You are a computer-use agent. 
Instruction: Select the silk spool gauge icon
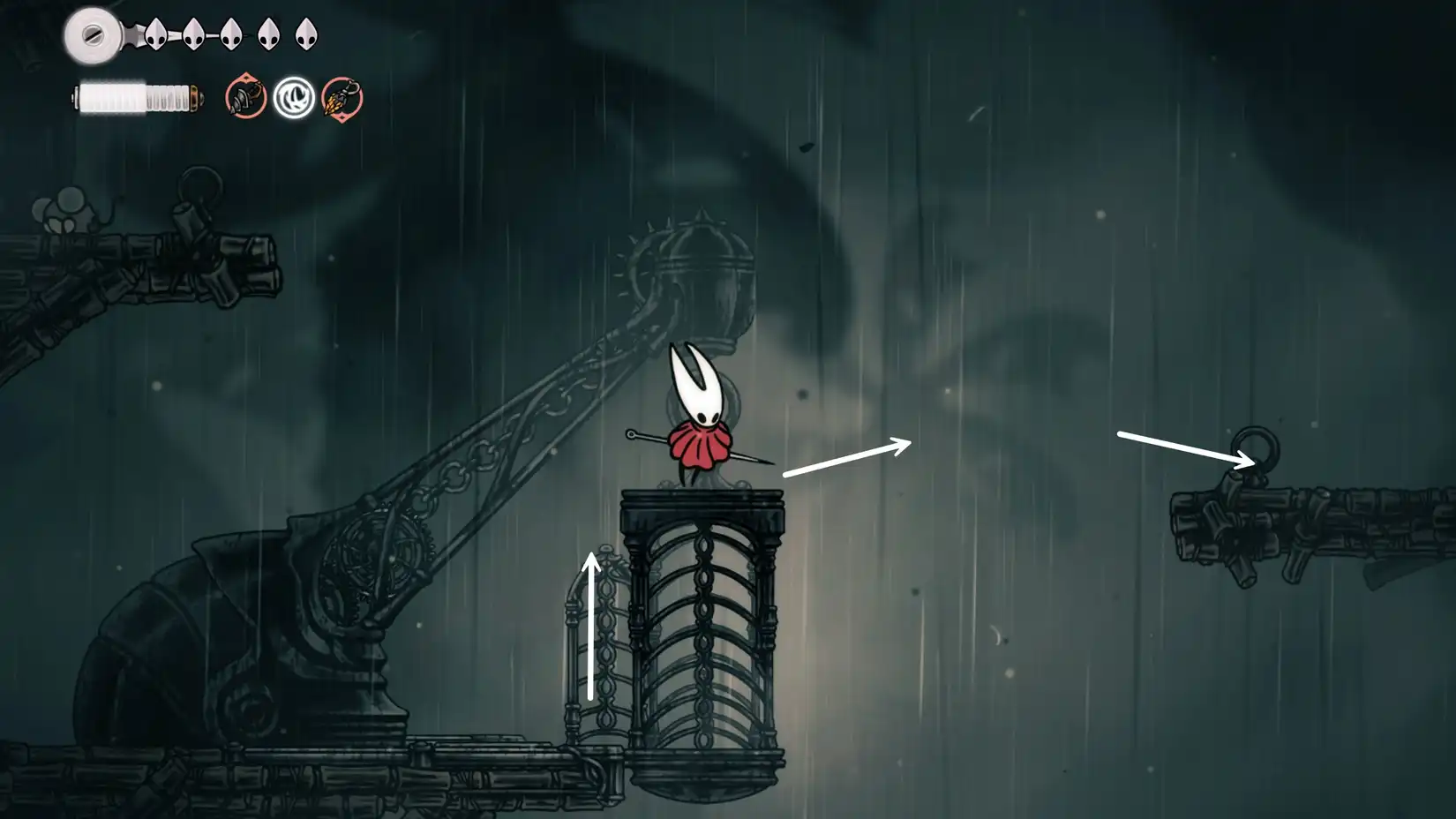coord(92,35)
